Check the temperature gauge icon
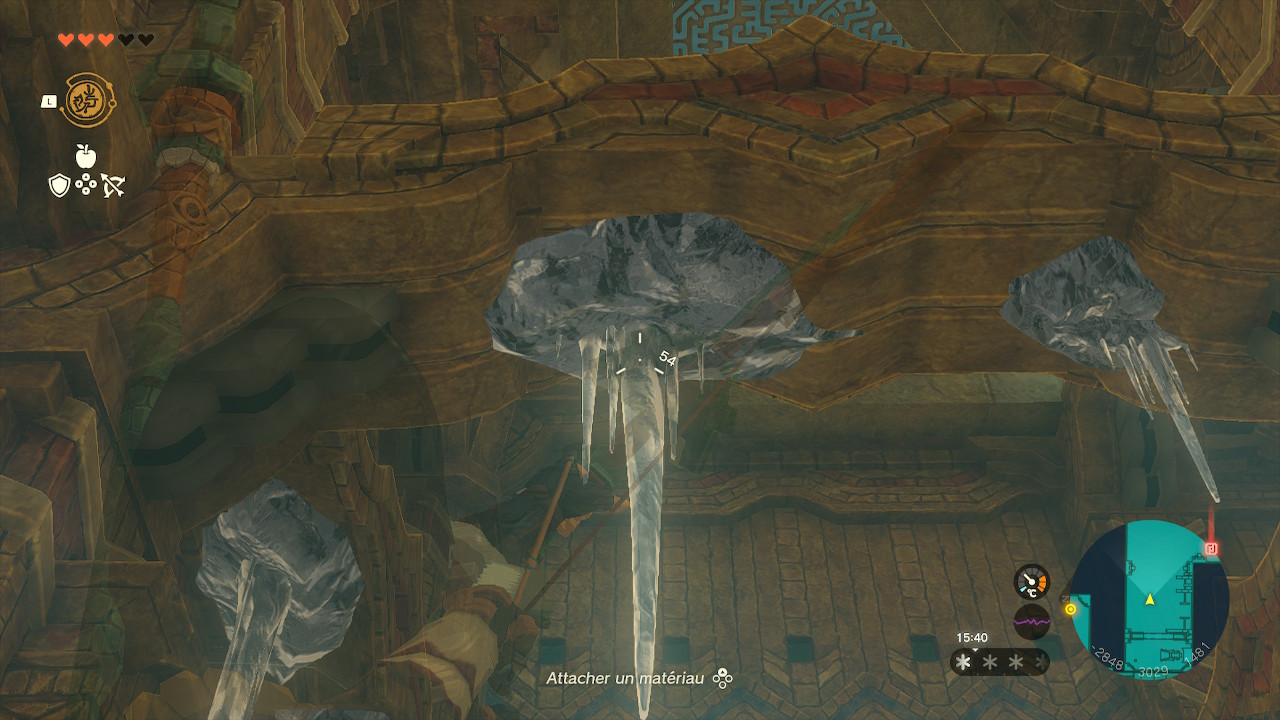 click(1032, 581)
